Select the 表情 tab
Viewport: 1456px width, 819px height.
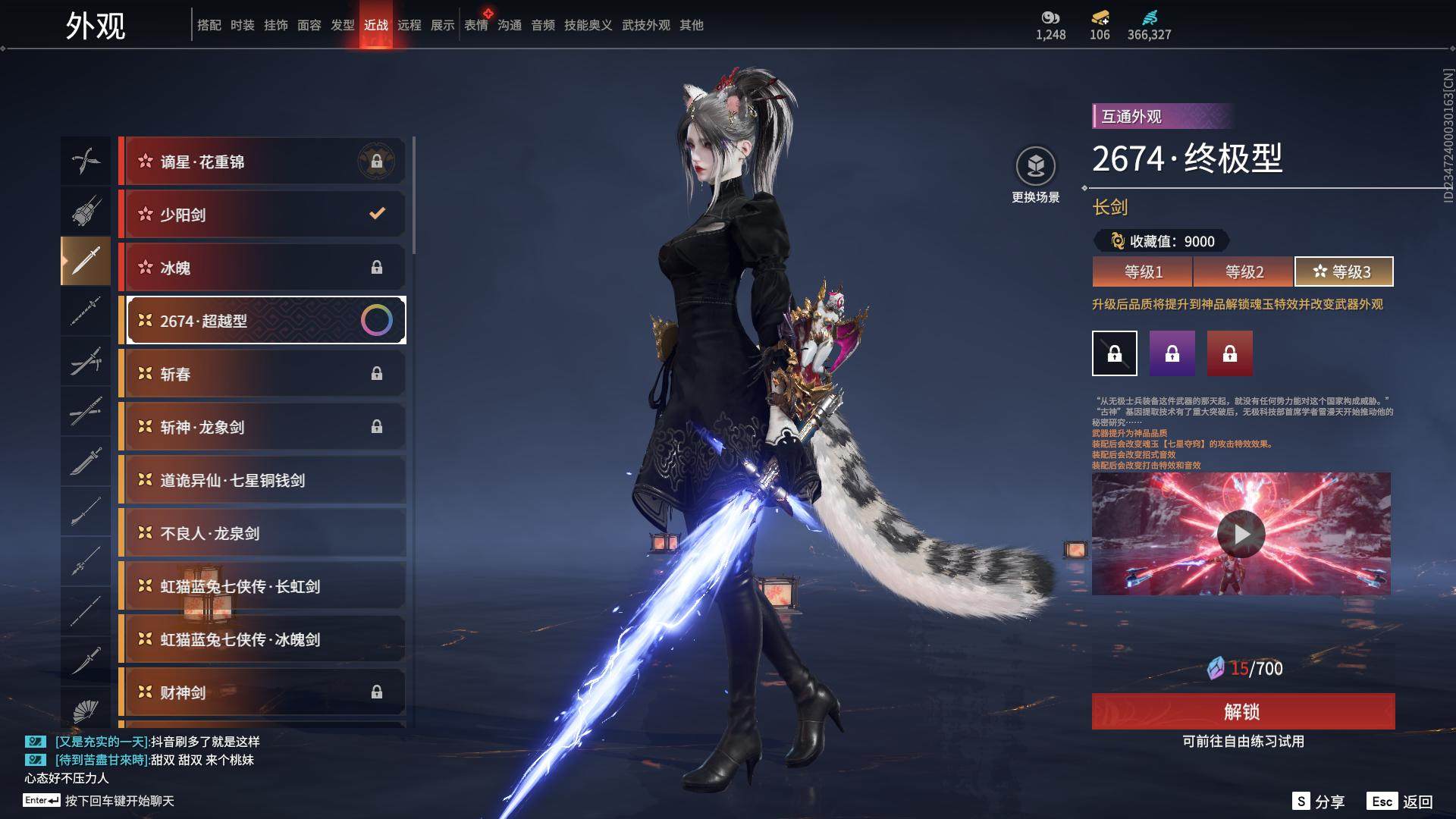[x=476, y=25]
